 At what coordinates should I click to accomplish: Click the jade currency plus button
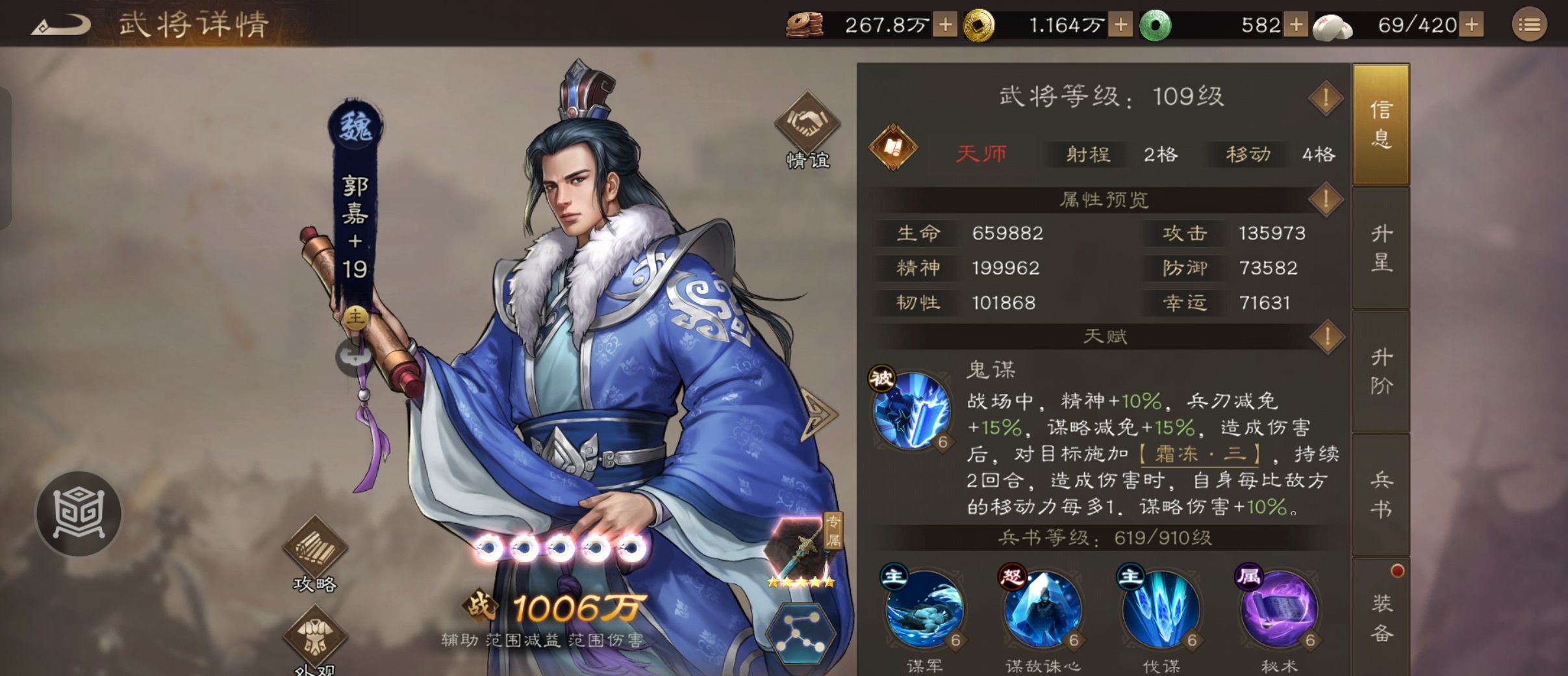[x=1296, y=24]
